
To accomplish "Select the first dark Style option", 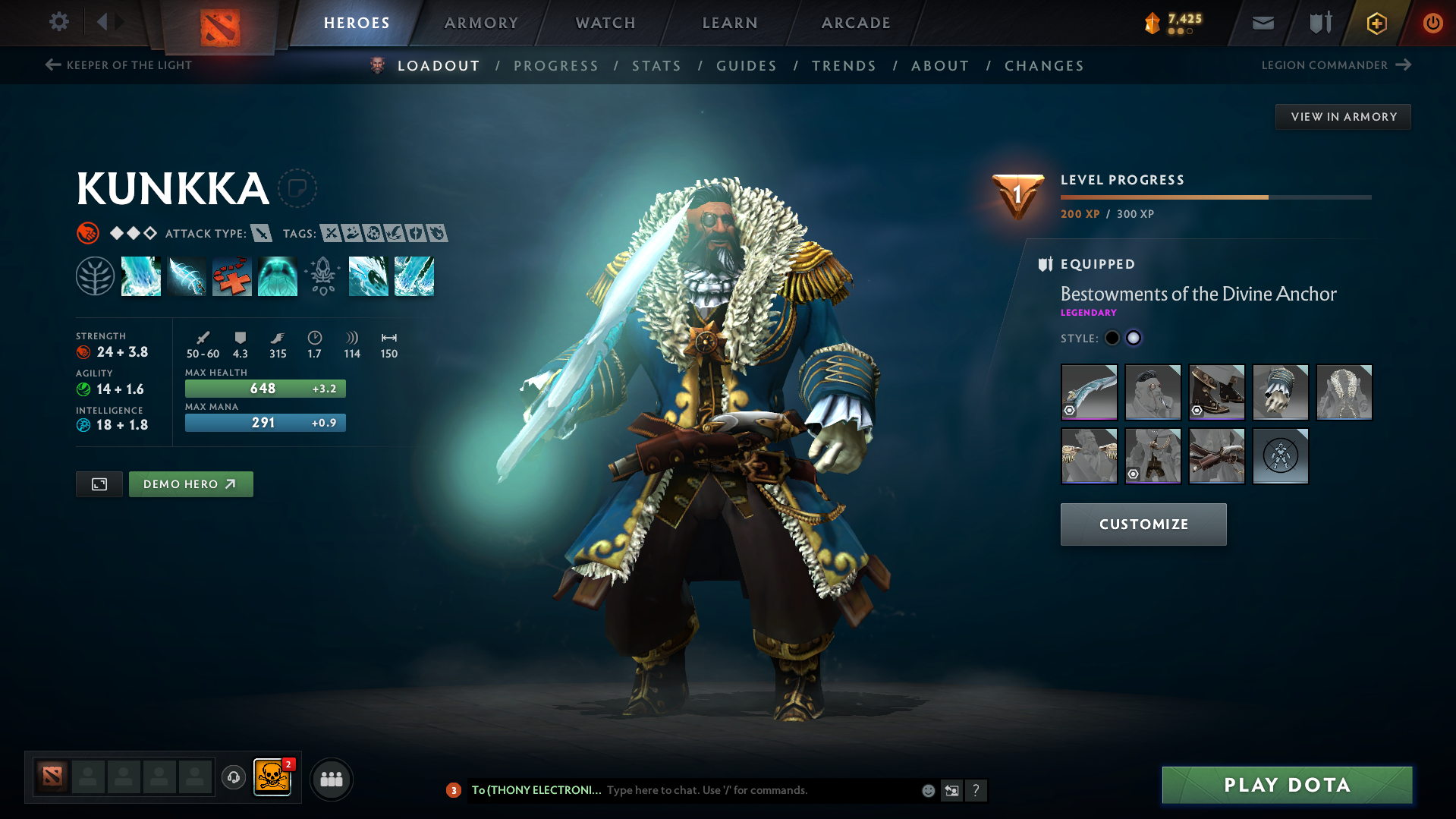I will (1112, 338).
